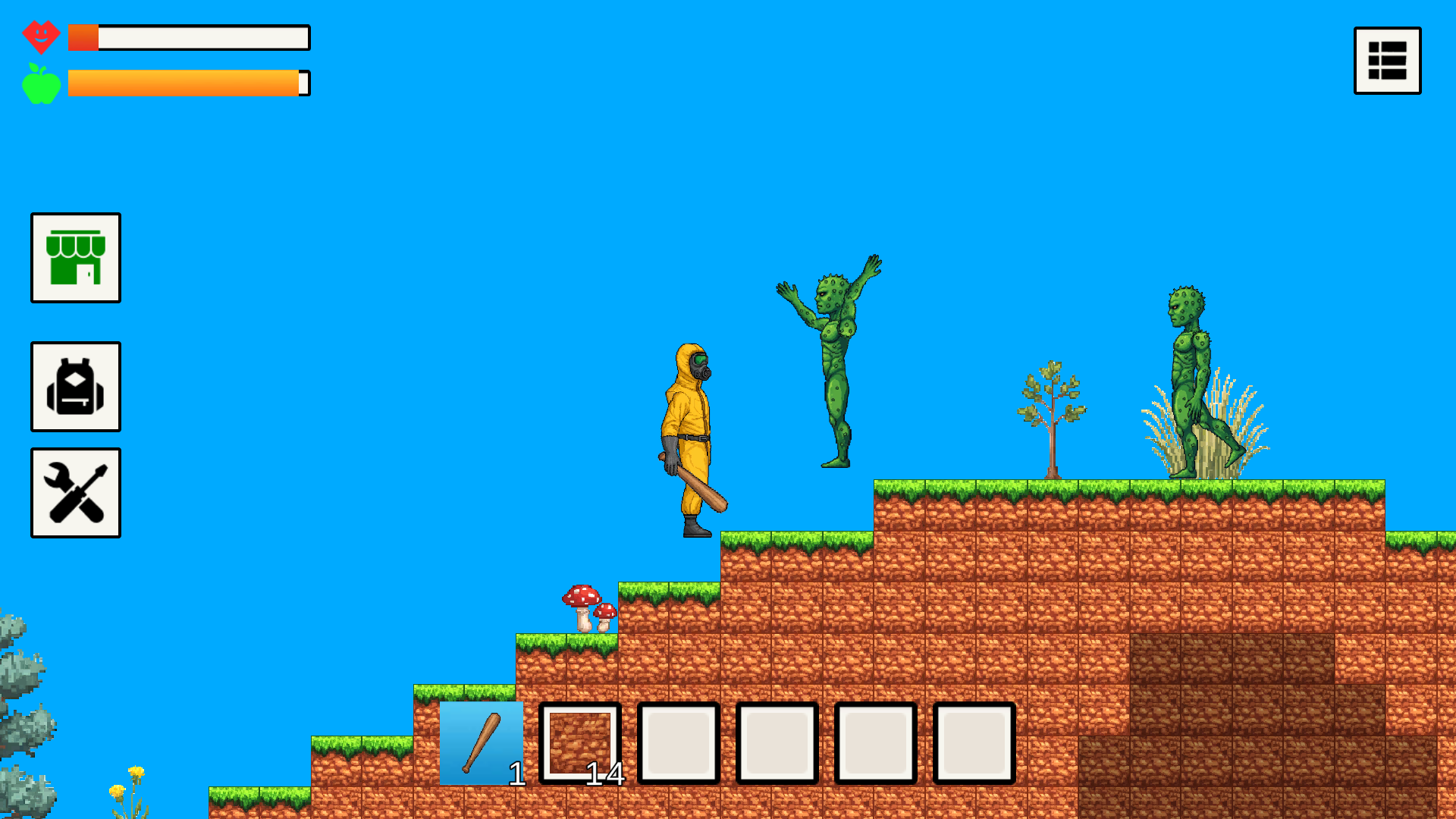
Task: Click the last empty hotbar slot
Action: tap(974, 742)
